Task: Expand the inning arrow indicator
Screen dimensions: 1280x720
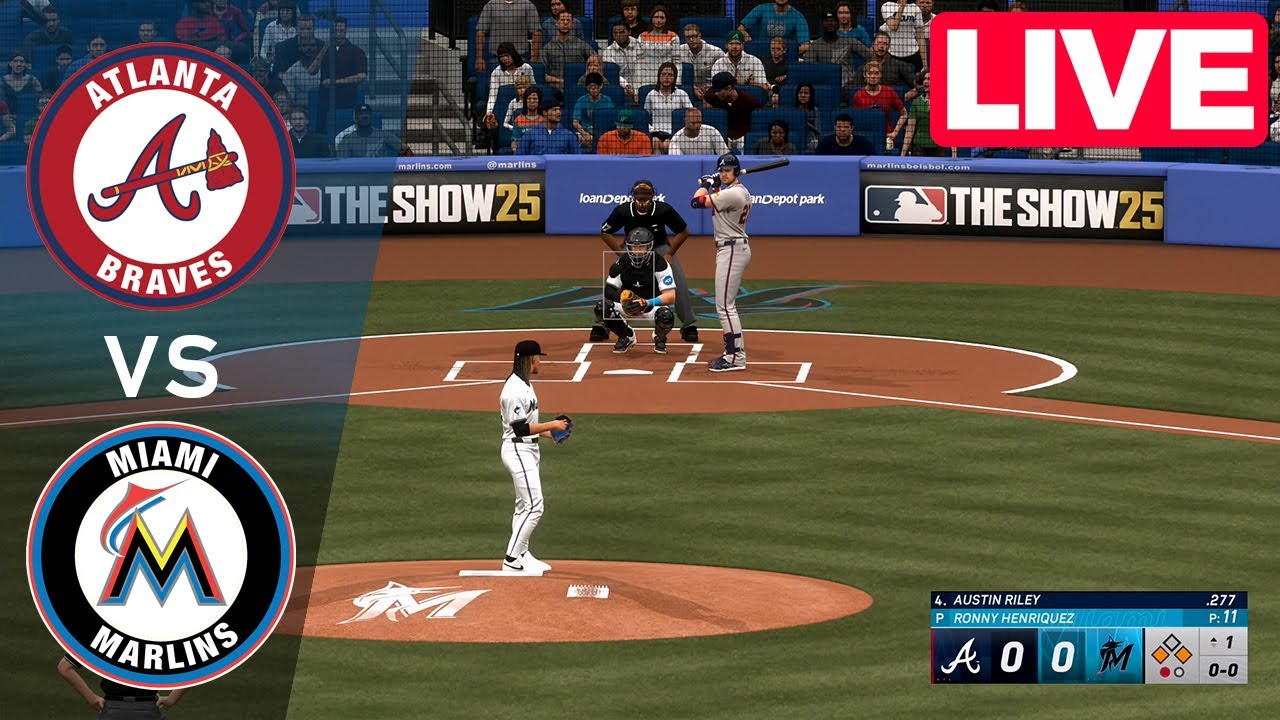Action: [x=1213, y=641]
